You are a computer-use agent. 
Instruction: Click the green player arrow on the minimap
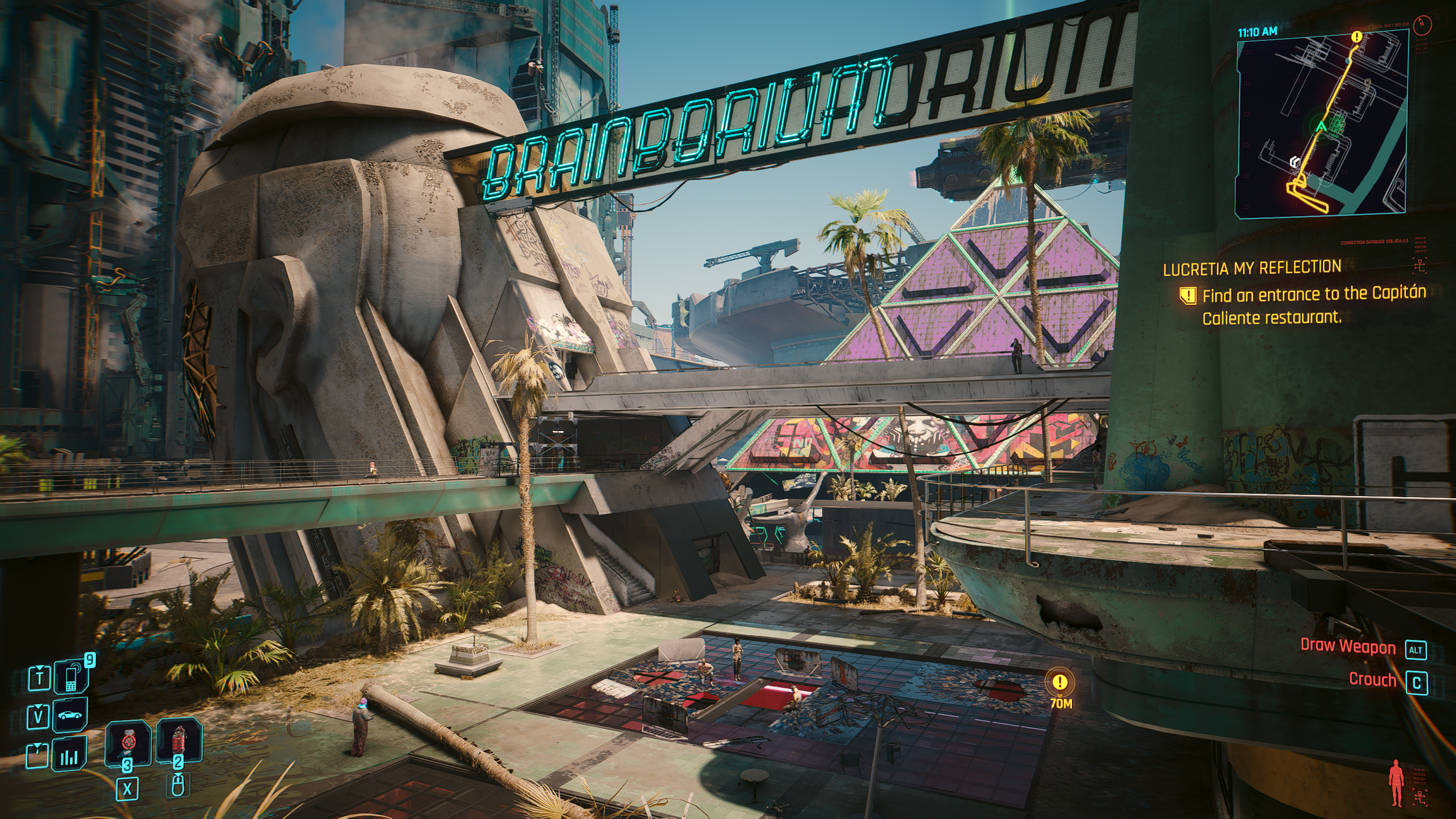coord(1322,127)
